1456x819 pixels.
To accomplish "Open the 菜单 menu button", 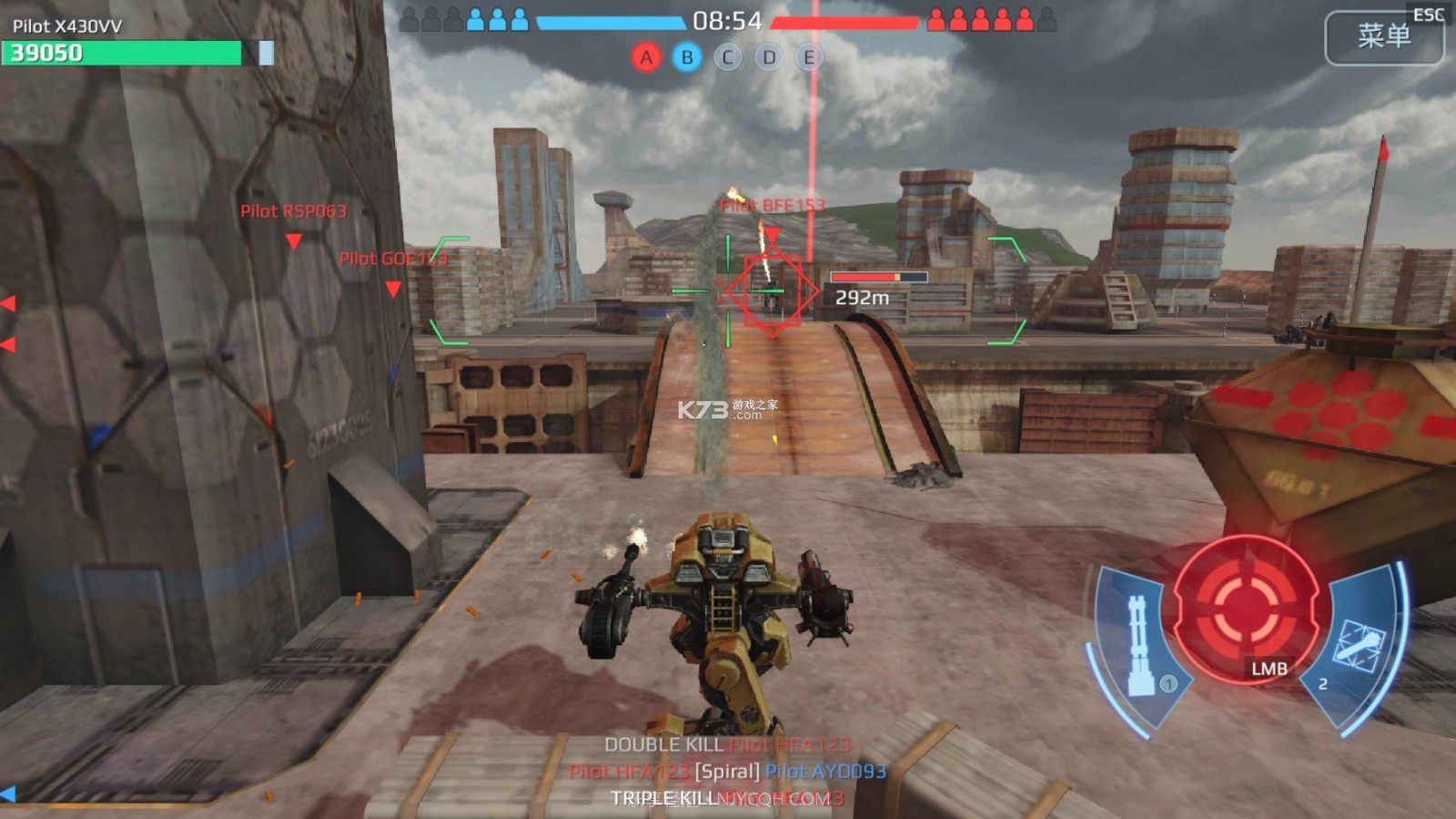I will tap(1383, 37).
